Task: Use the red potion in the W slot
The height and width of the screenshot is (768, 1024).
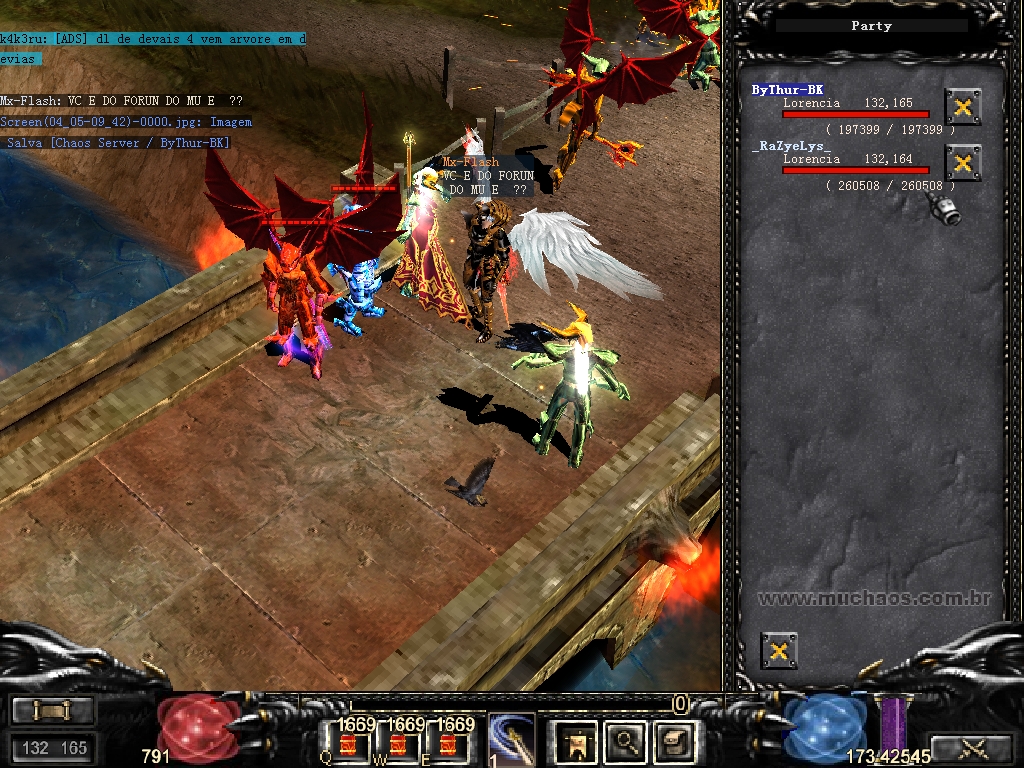Action: (x=398, y=745)
